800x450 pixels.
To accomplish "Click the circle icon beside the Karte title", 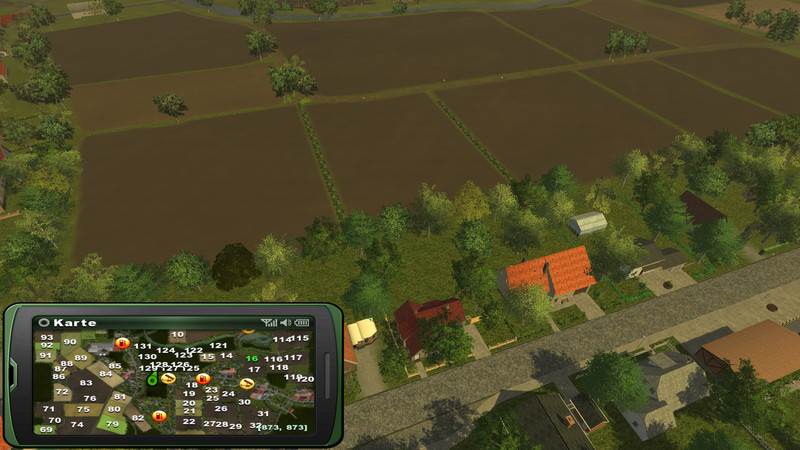I will click(44, 323).
